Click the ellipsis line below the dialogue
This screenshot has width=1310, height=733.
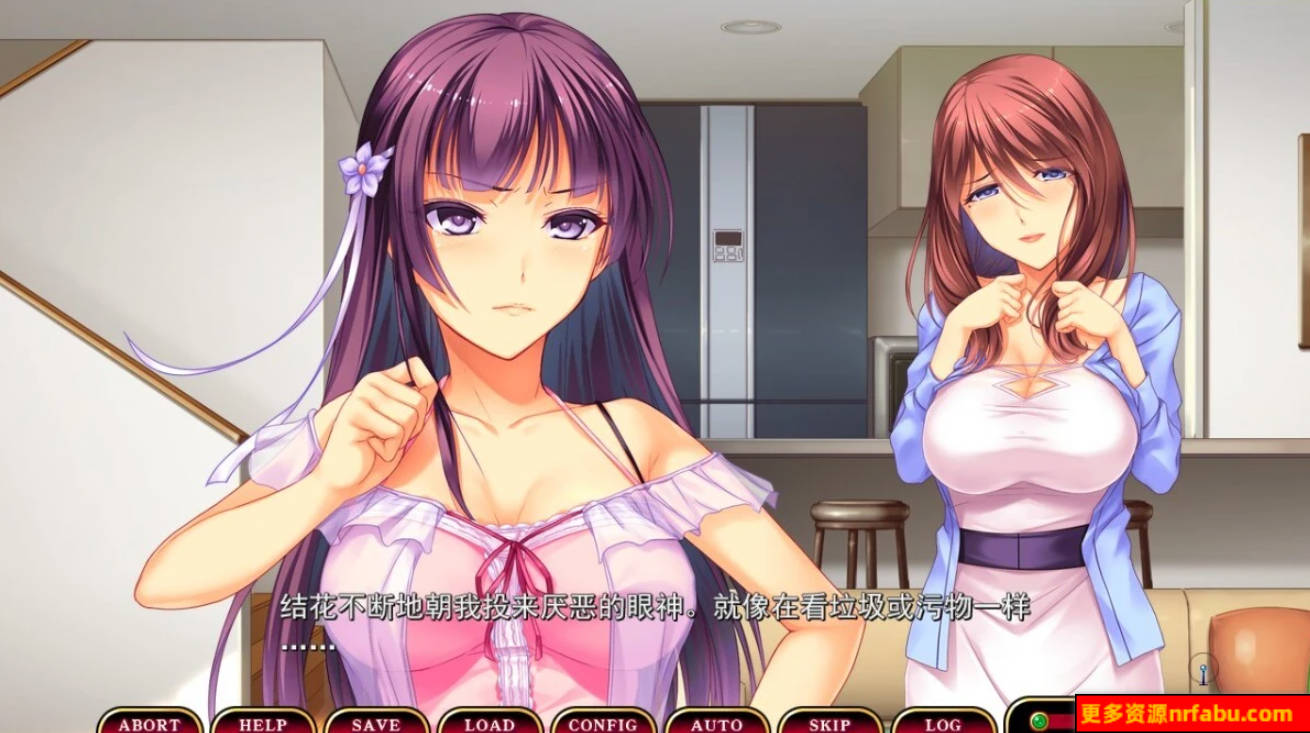[x=310, y=646]
